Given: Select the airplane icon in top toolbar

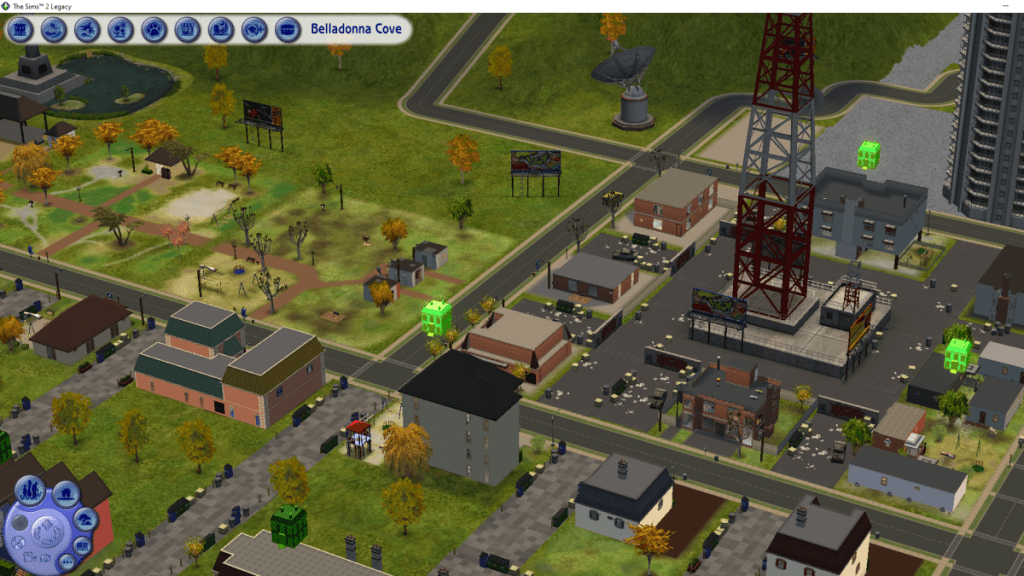Looking at the screenshot, I should click(87, 30).
